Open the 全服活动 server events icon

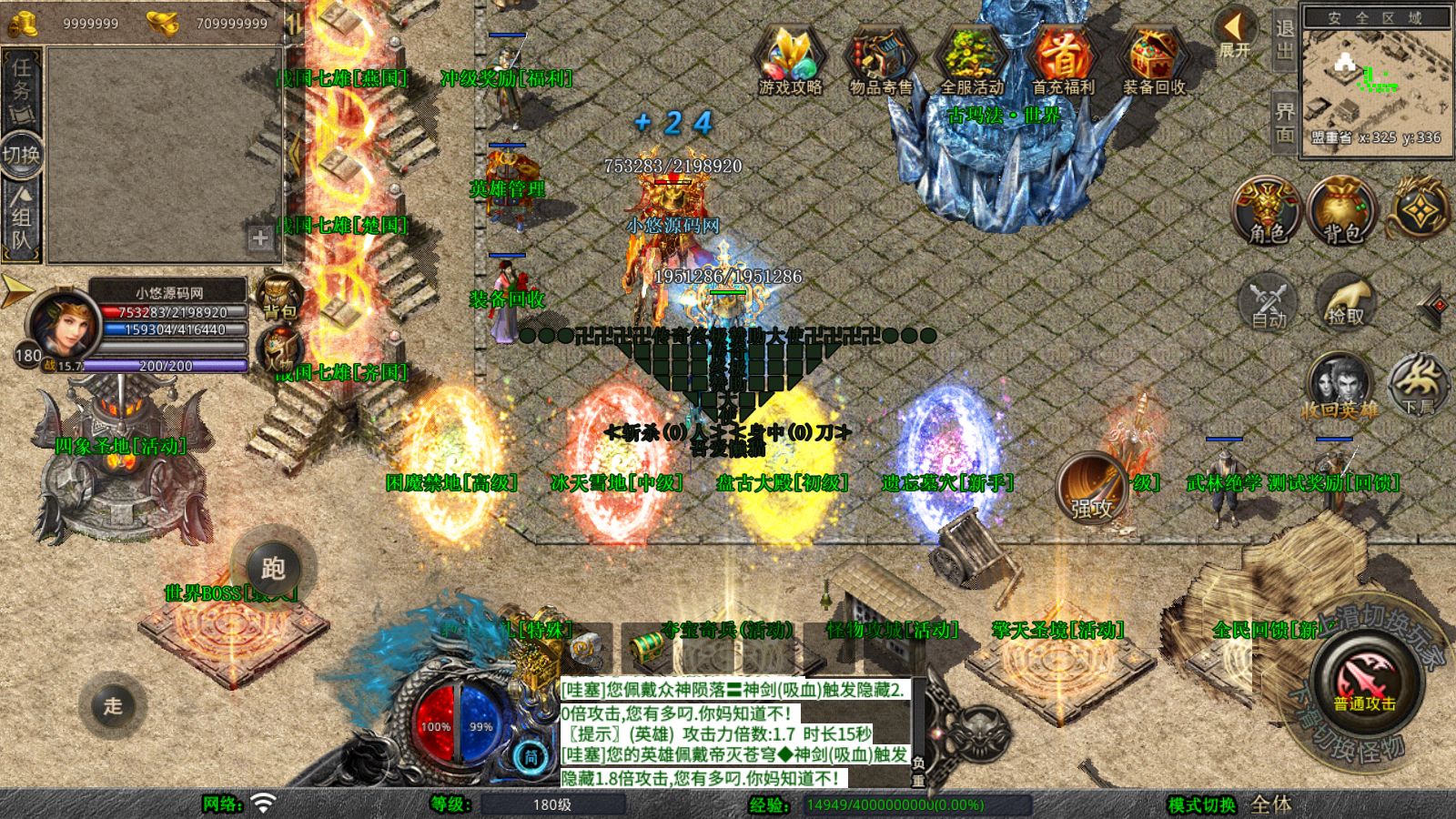tap(972, 59)
